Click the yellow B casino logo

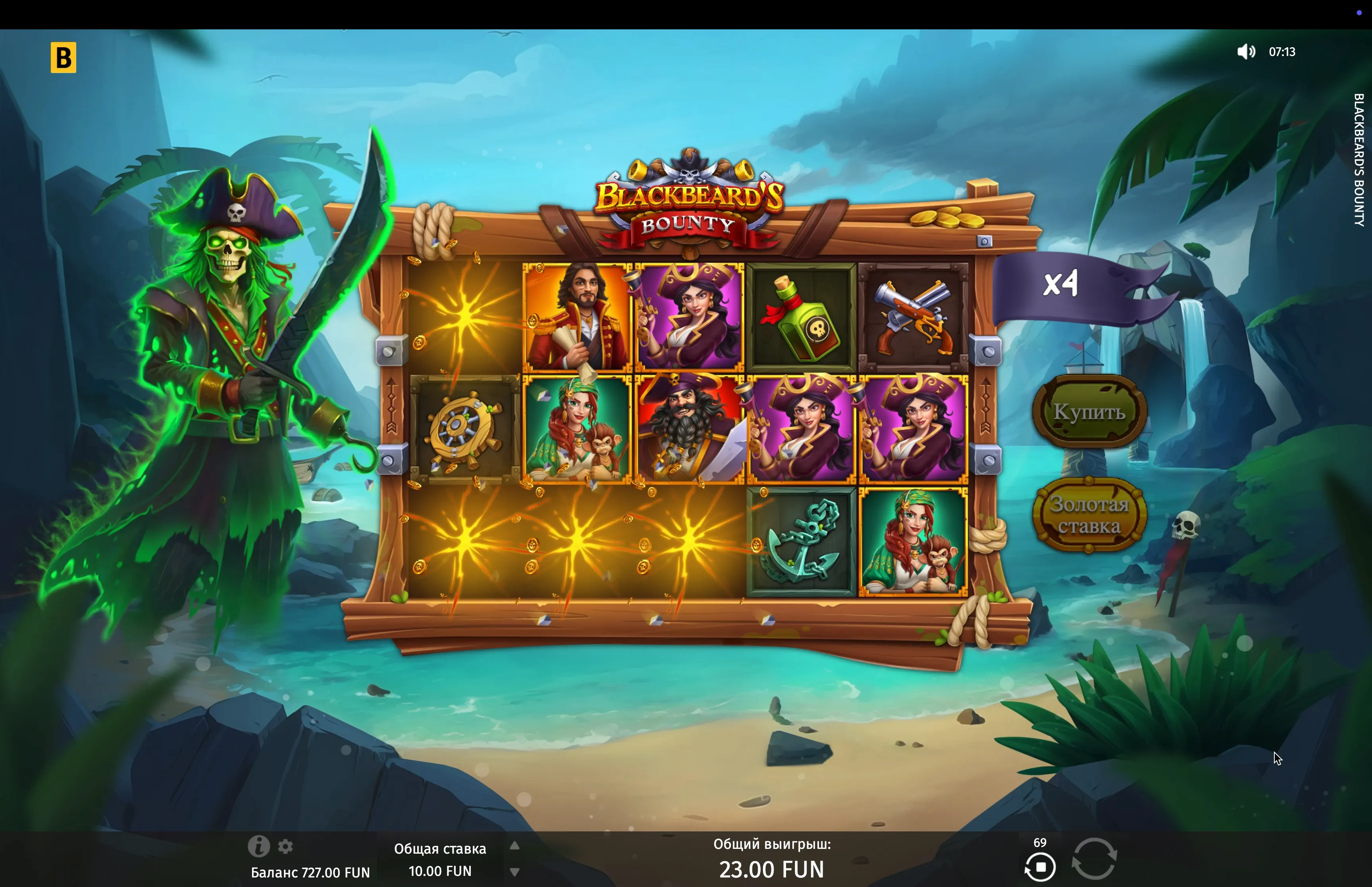(64, 58)
